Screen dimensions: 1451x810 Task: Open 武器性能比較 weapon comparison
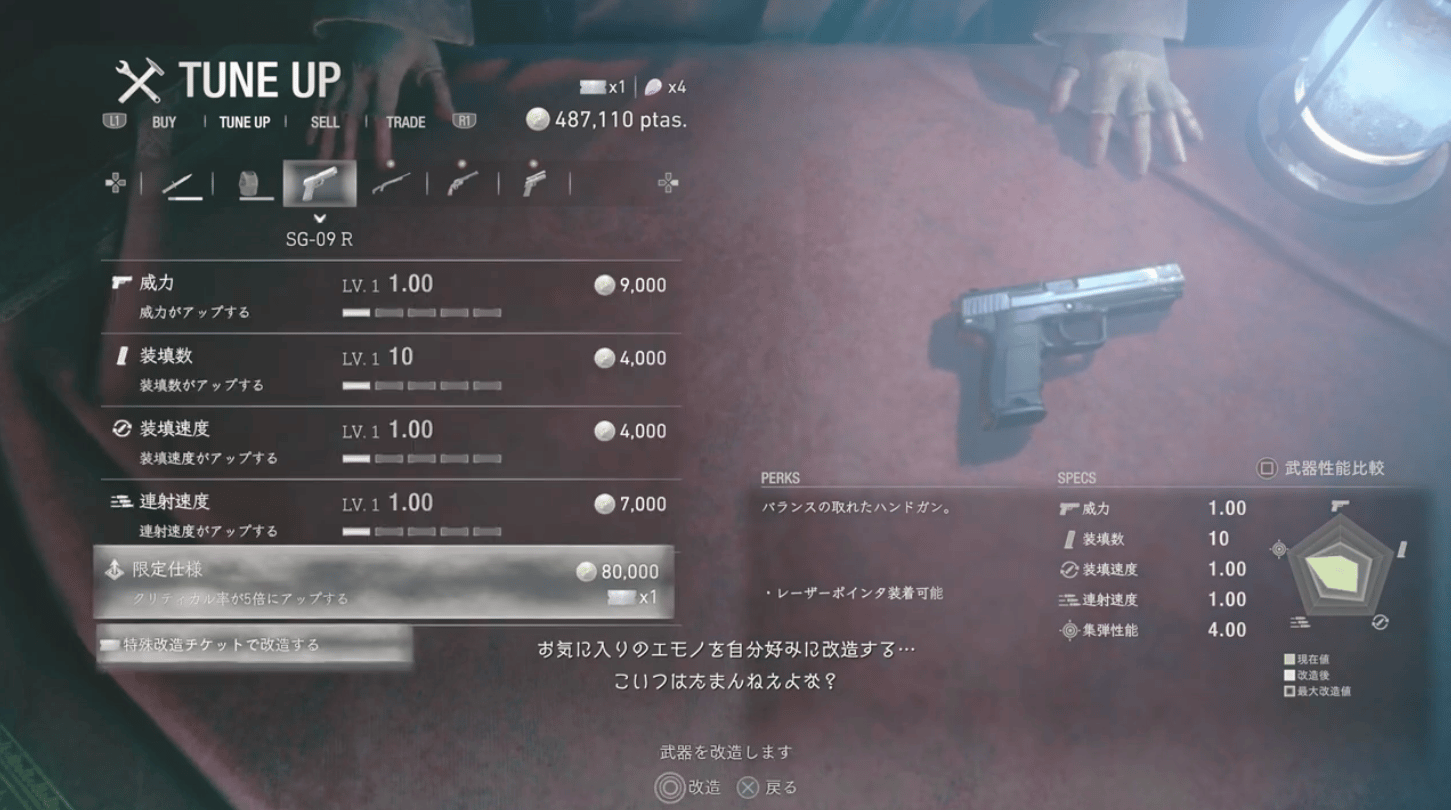click(1322, 468)
